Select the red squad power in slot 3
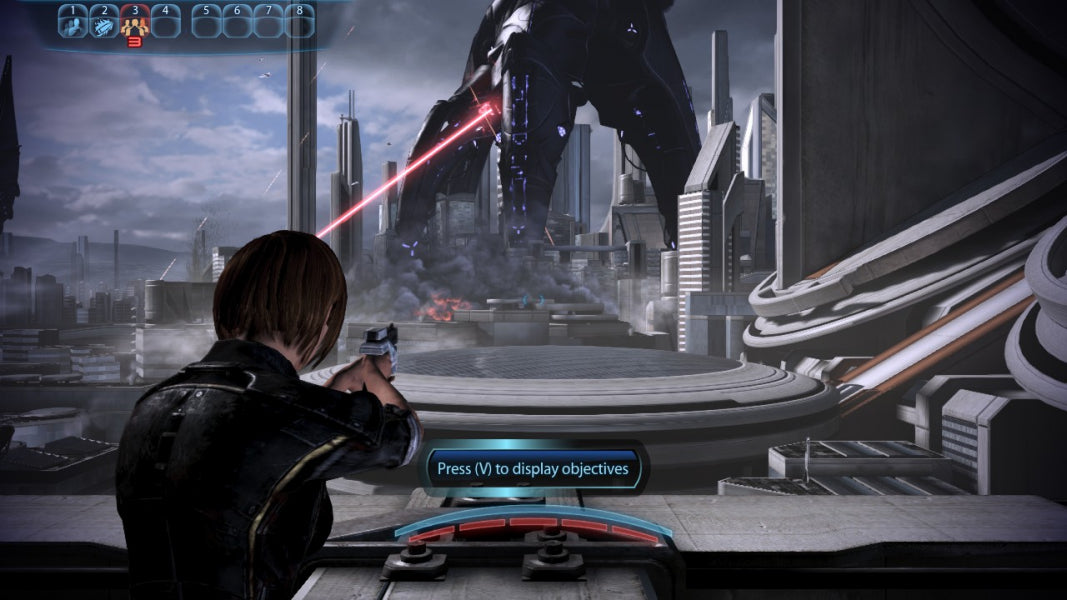Image resolution: width=1067 pixels, height=600 pixels. 134,22
